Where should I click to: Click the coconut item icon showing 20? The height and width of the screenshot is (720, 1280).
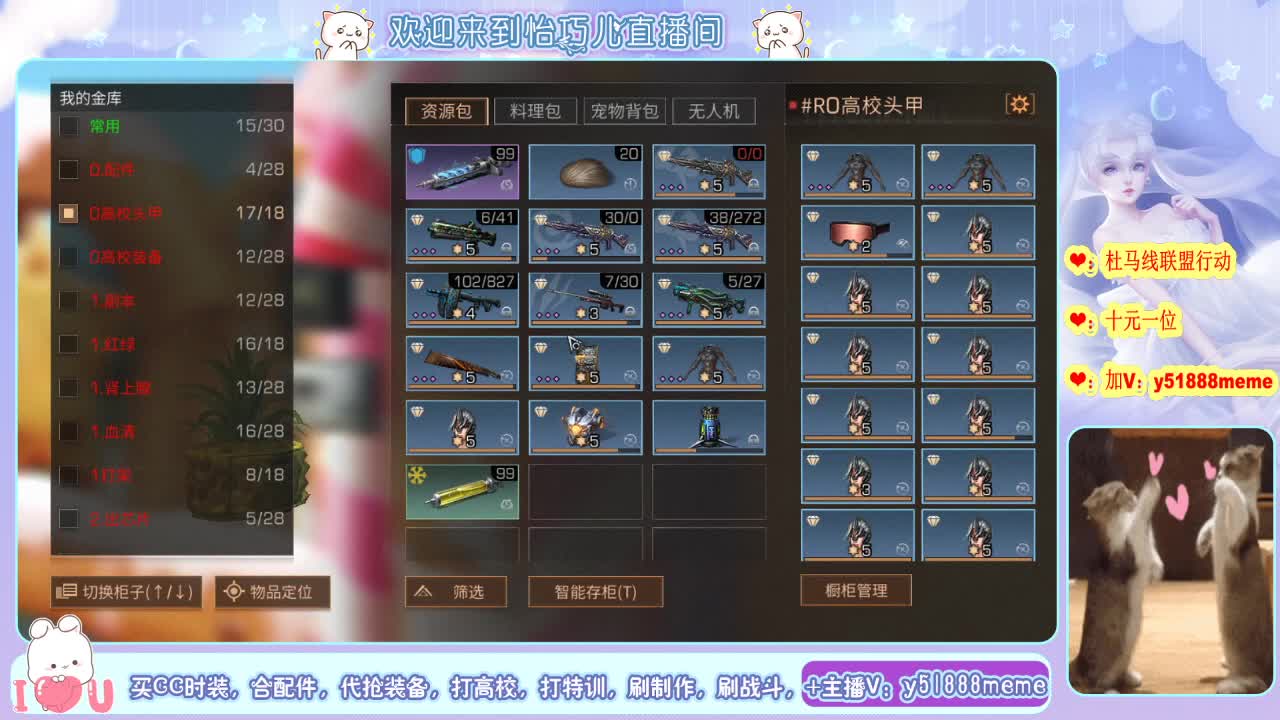point(586,171)
